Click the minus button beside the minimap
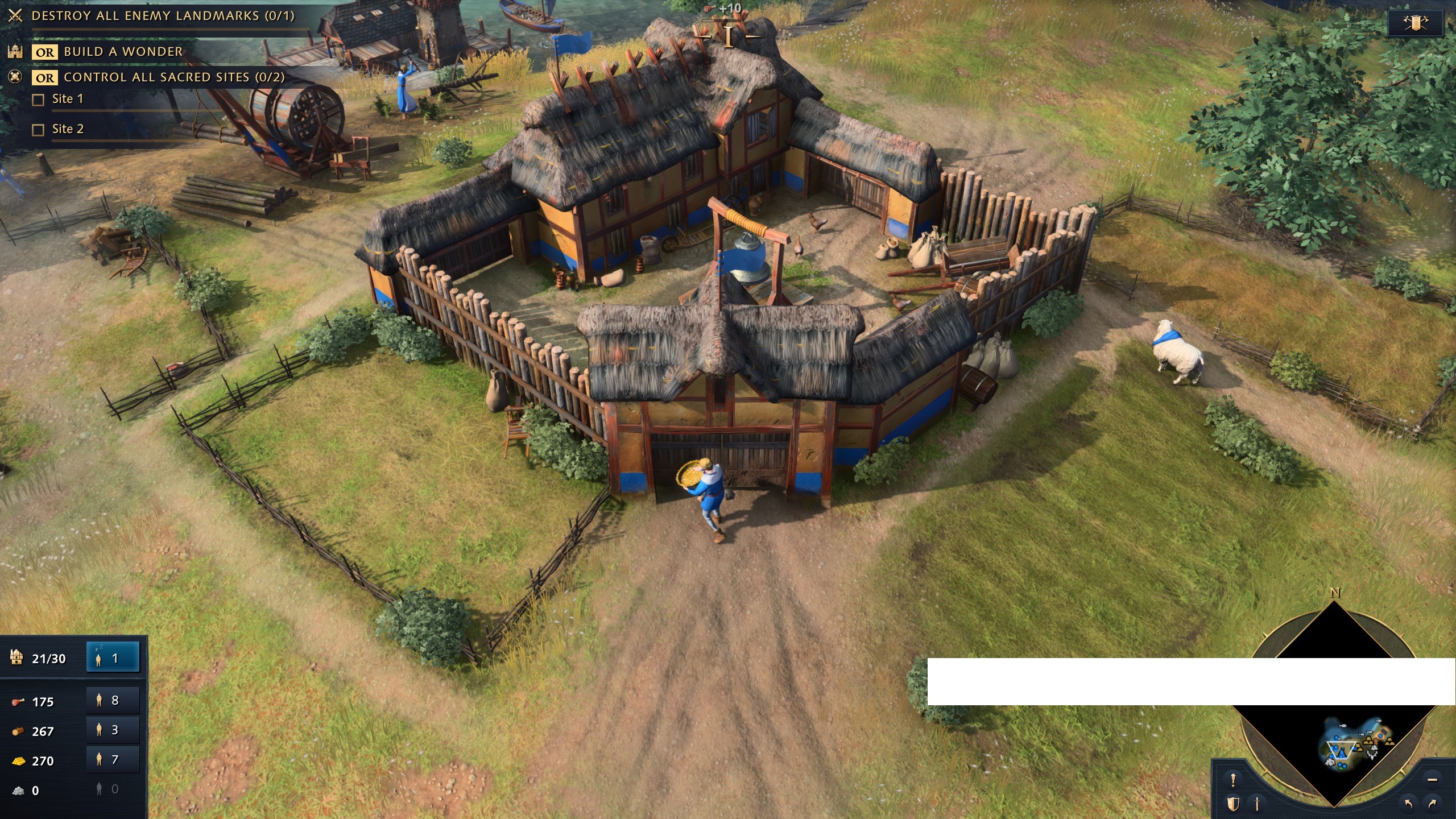The width and height of the screenshot is (1456, 819). 1432,779
